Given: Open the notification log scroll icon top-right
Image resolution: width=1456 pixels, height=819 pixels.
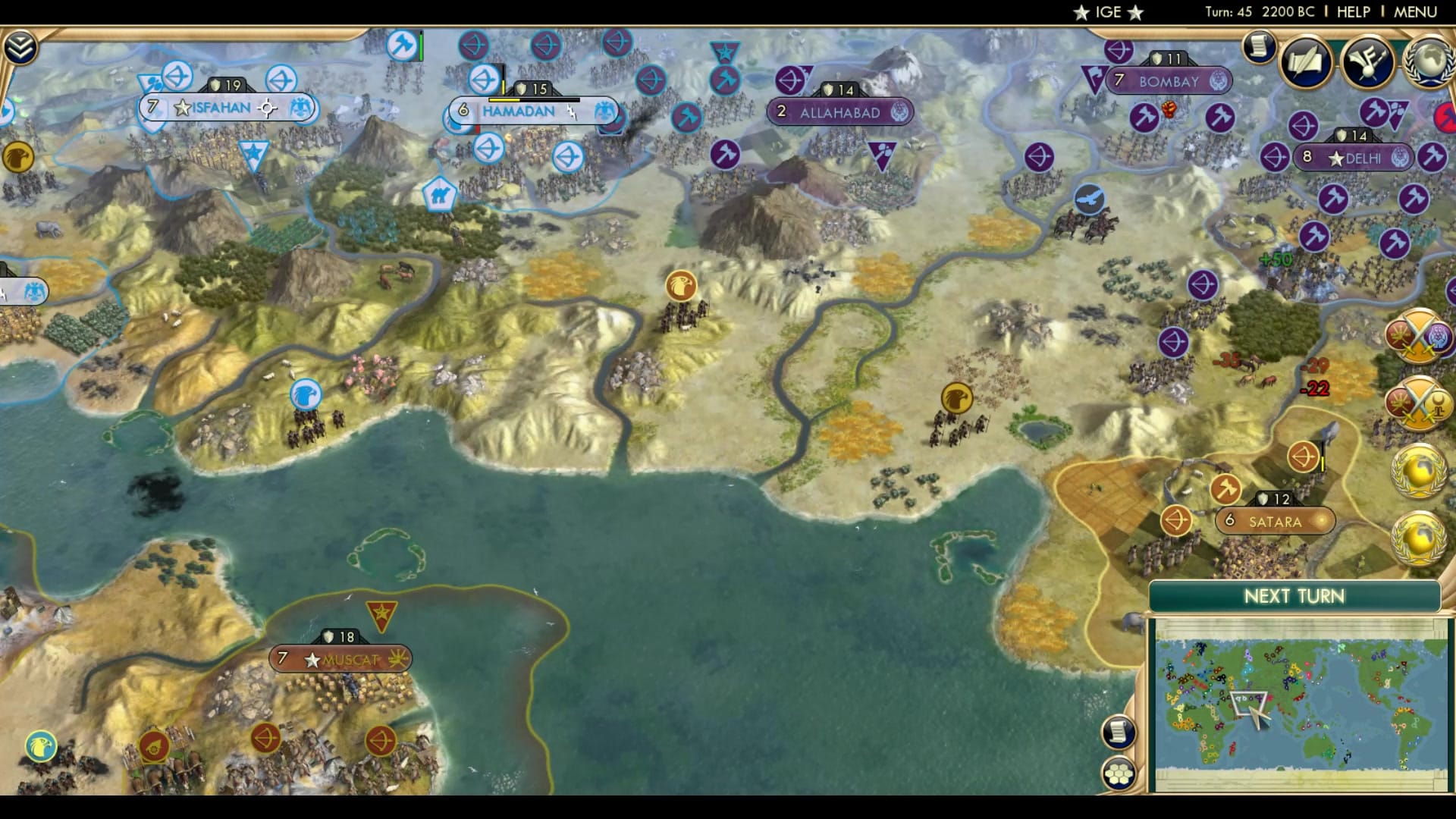Looking at the screenshot, I should tap(1258, 47).
